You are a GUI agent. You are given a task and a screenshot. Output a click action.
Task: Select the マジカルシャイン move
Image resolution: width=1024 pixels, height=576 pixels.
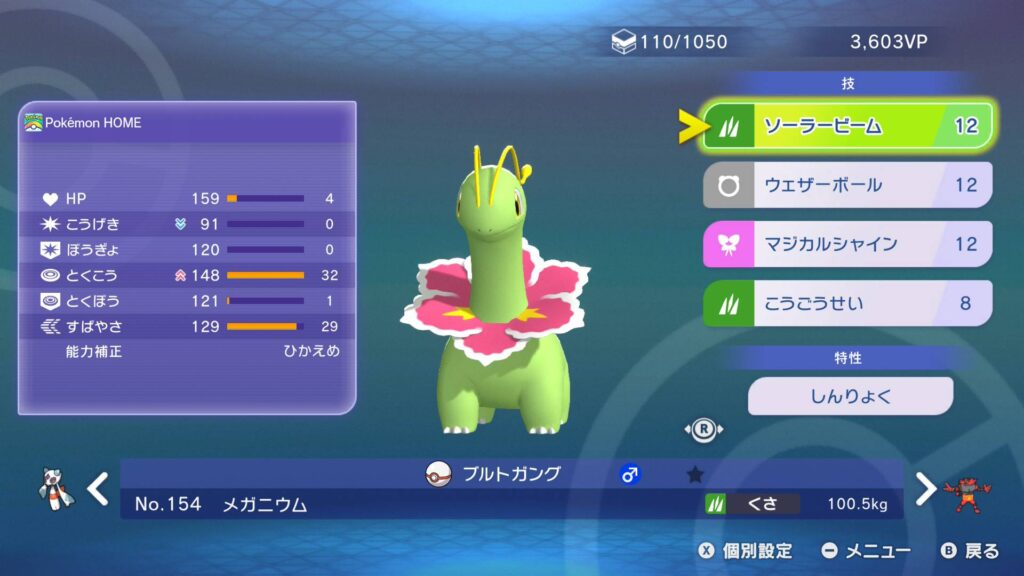[847, 244]
